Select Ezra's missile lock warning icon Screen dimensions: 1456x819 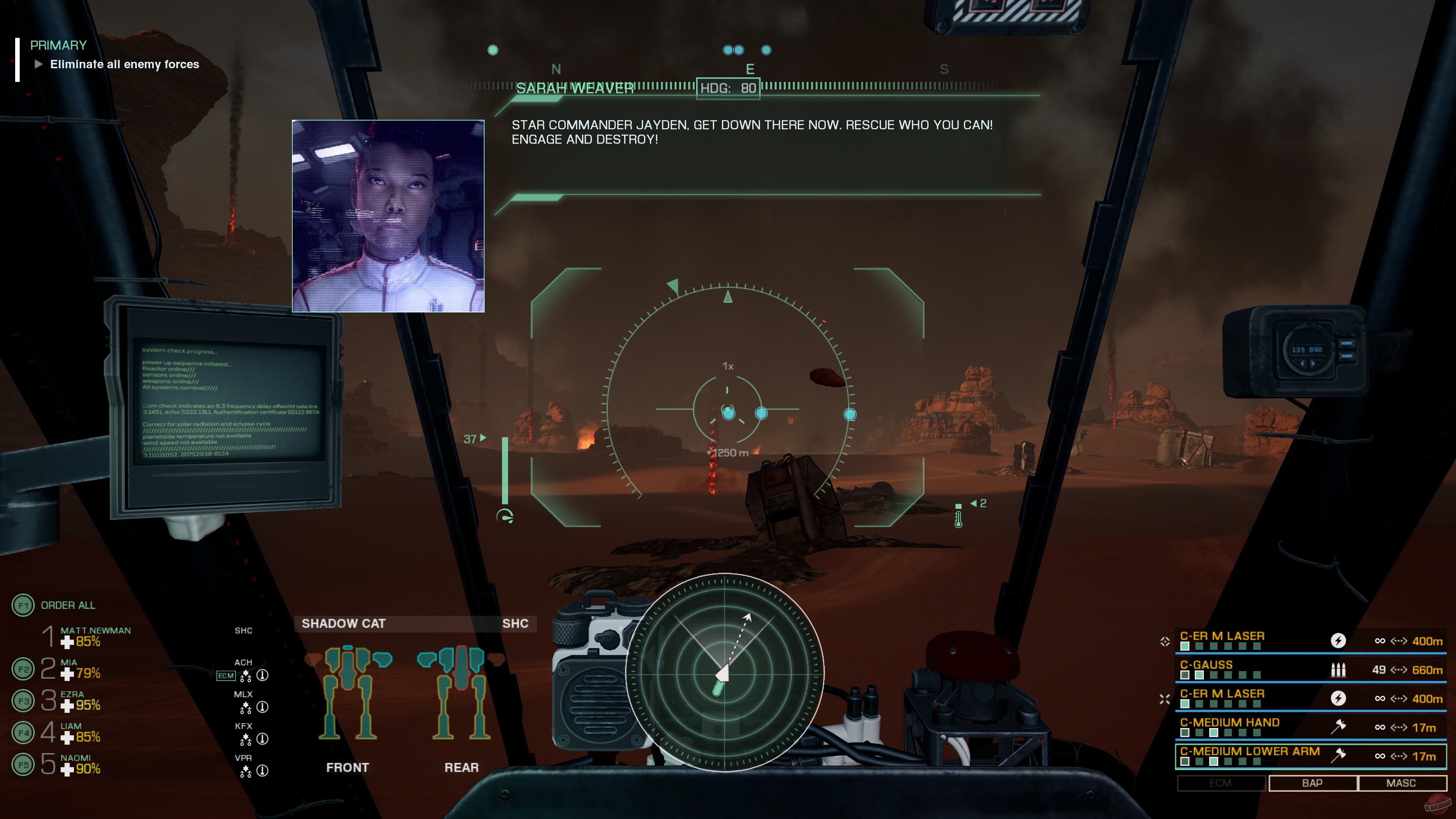tap(262, 707)
